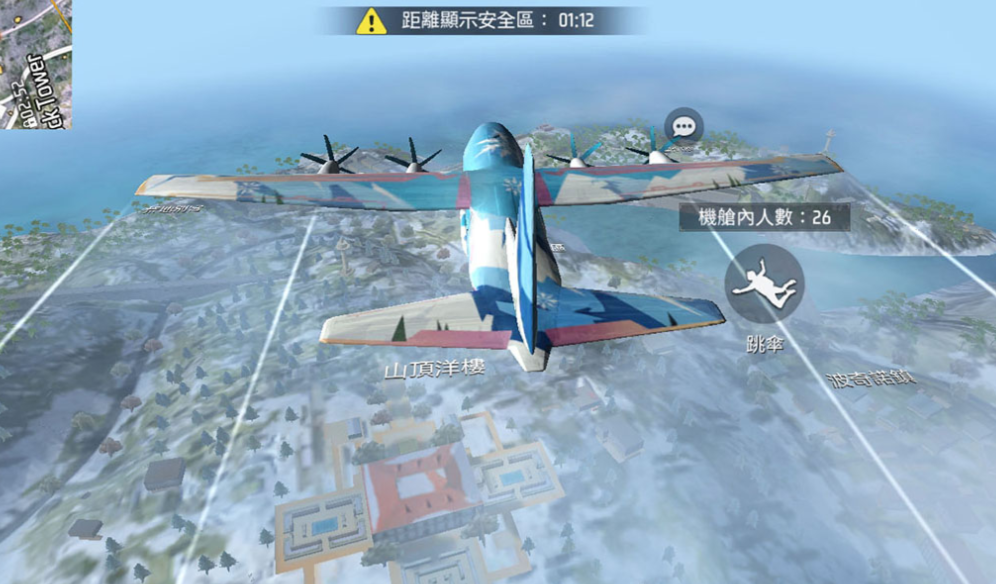
Task: Open the chat speech bubble icon
Action: click(x=684, y=127)
